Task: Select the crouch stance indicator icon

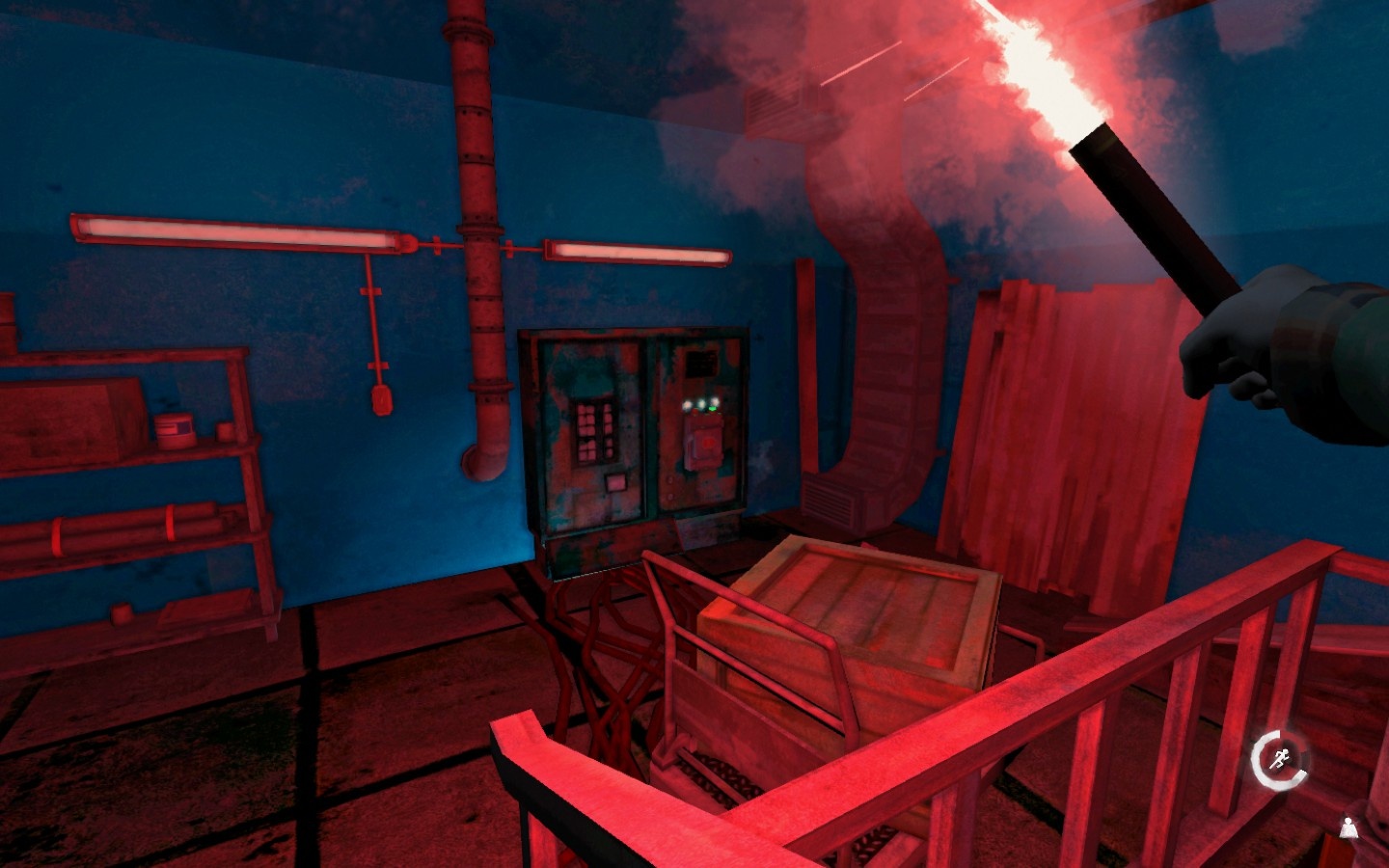Action: coord(1347,827)
